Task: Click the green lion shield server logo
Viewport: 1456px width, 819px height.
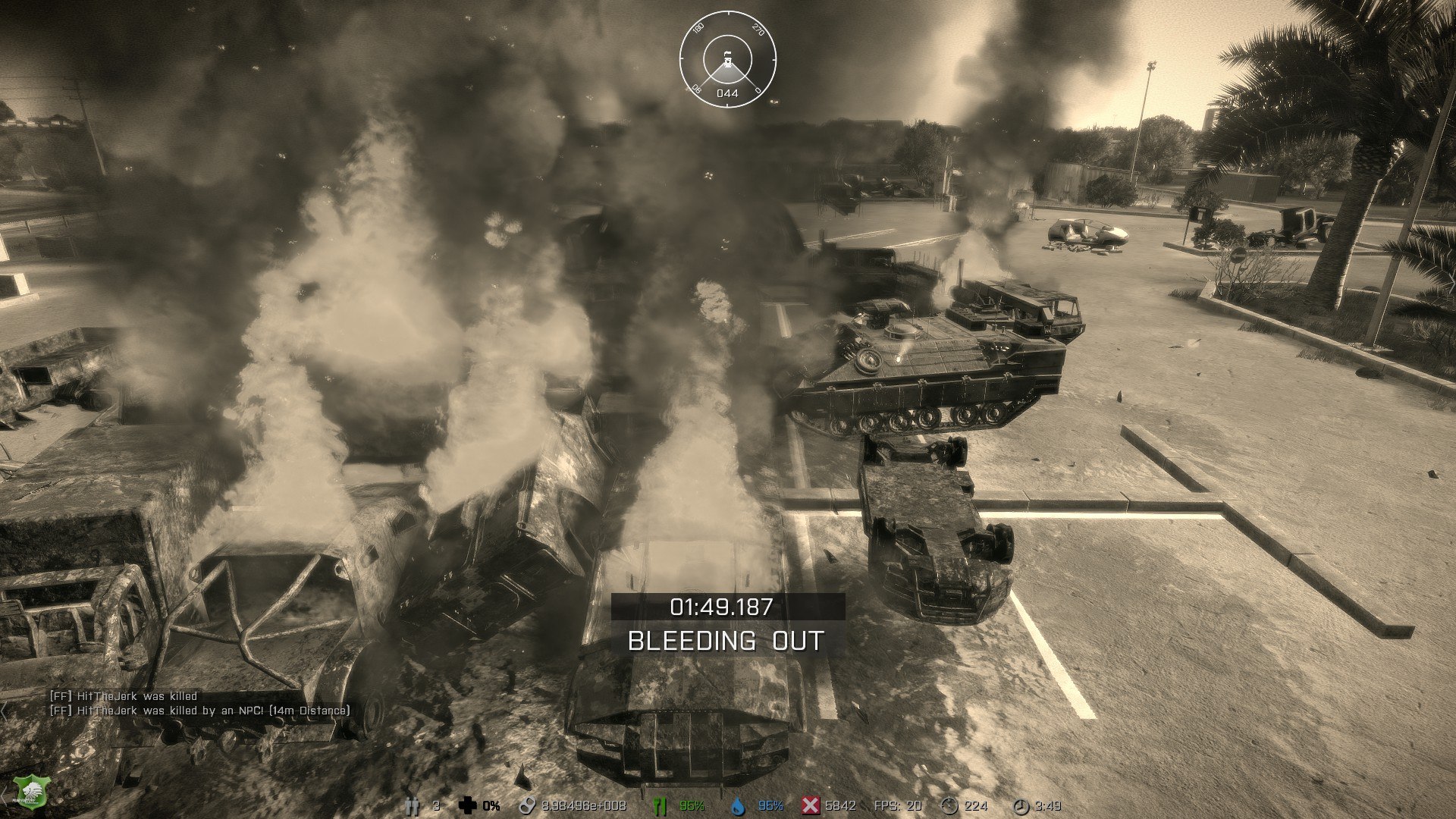Action: (30, 789)
